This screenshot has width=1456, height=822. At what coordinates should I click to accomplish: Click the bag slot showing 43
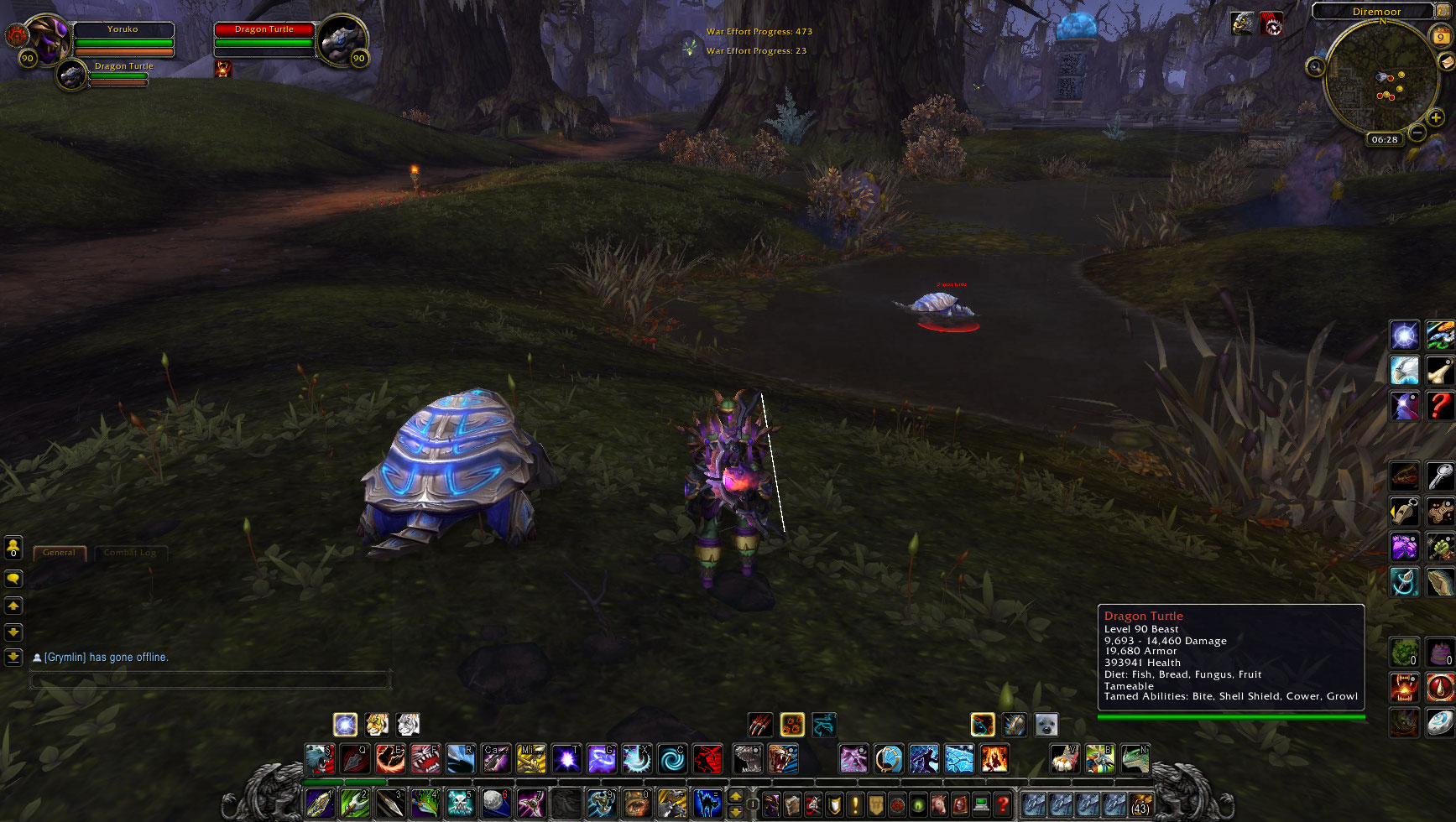(1140, 804)
